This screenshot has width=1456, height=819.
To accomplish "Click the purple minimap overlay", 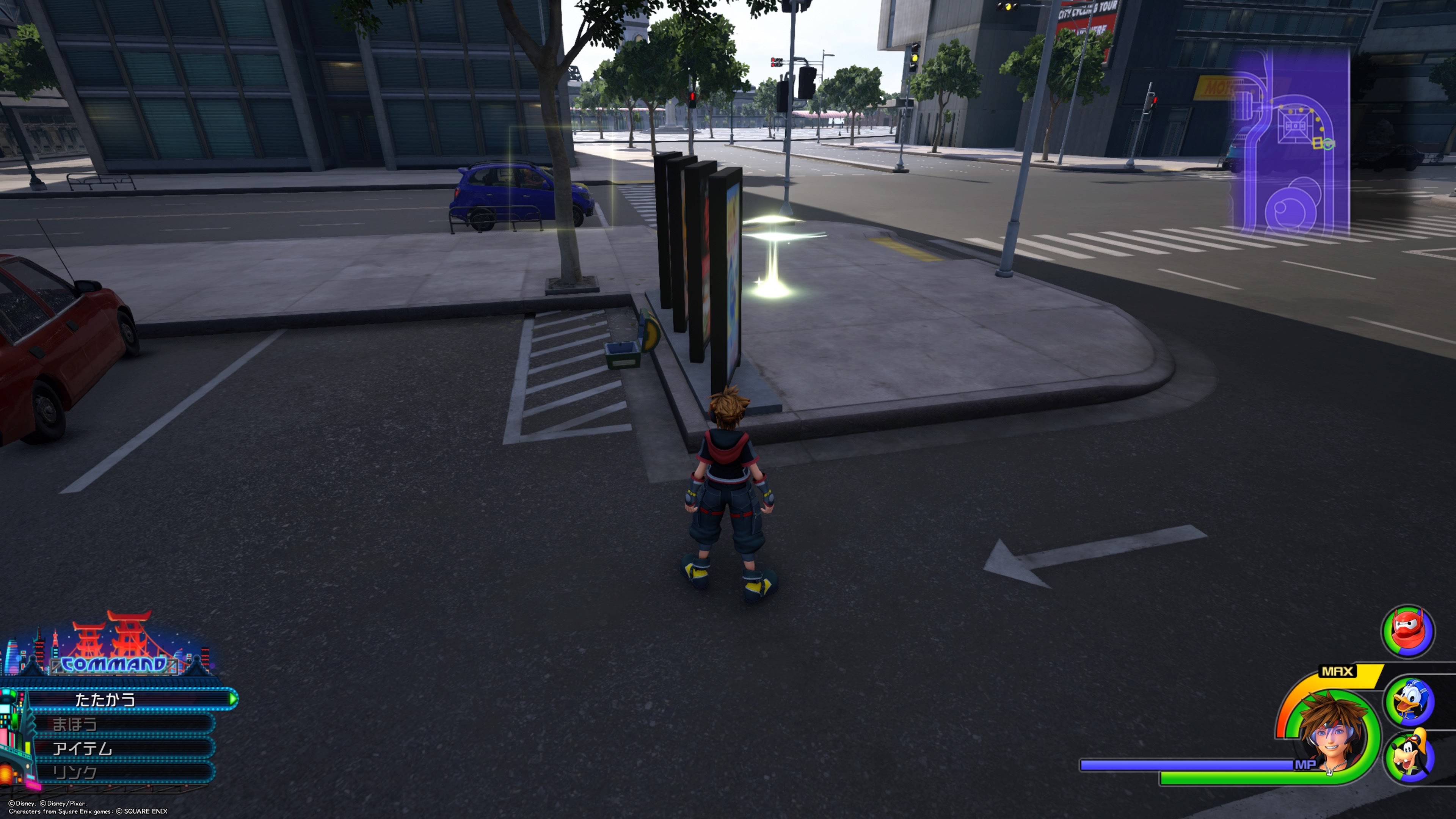I will pos(1291,141).
